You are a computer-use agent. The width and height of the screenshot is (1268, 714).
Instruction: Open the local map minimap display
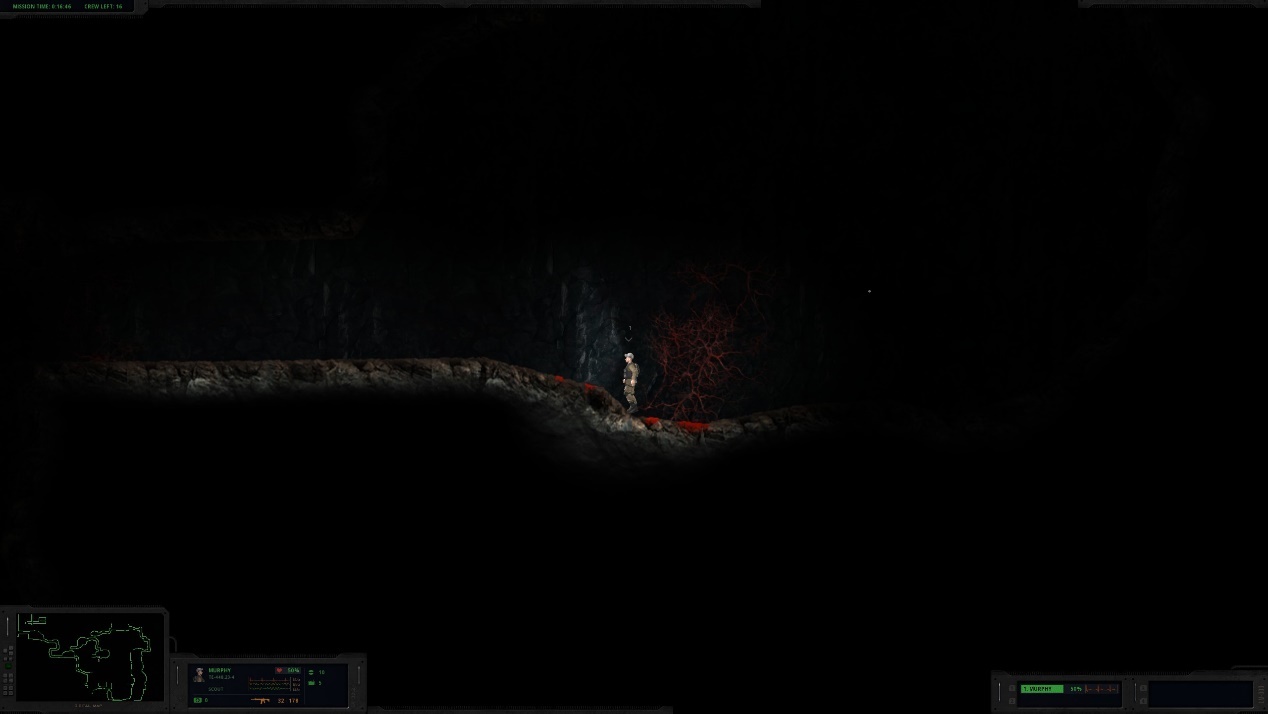click(x=90, y=656)
